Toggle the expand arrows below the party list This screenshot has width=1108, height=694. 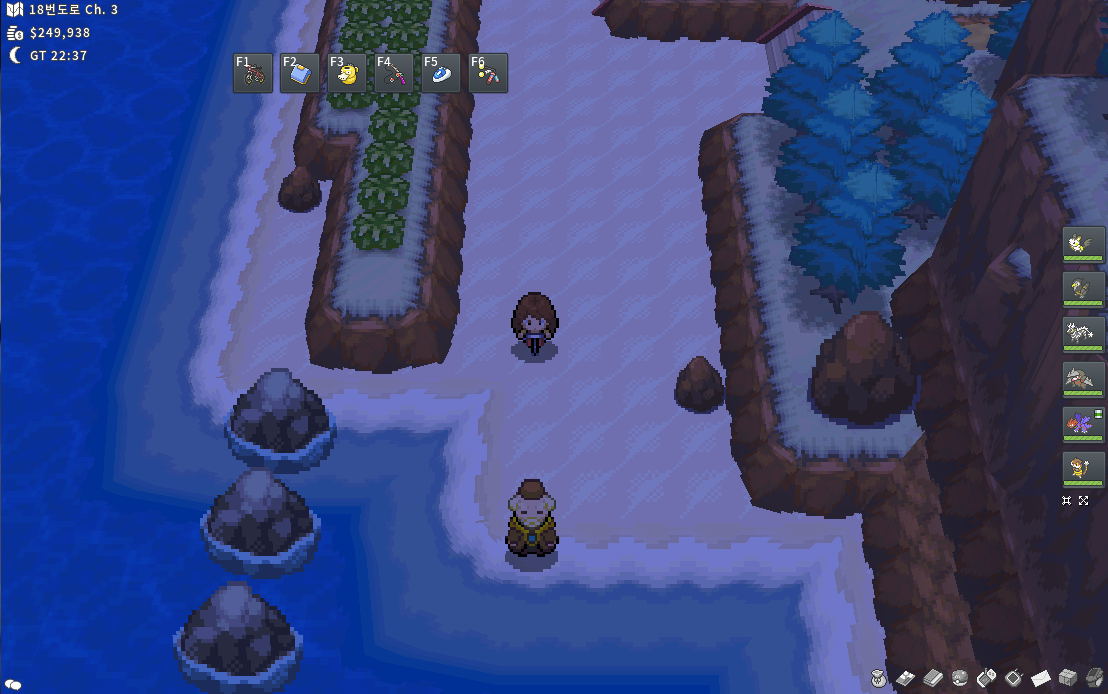coord(1084,500)
